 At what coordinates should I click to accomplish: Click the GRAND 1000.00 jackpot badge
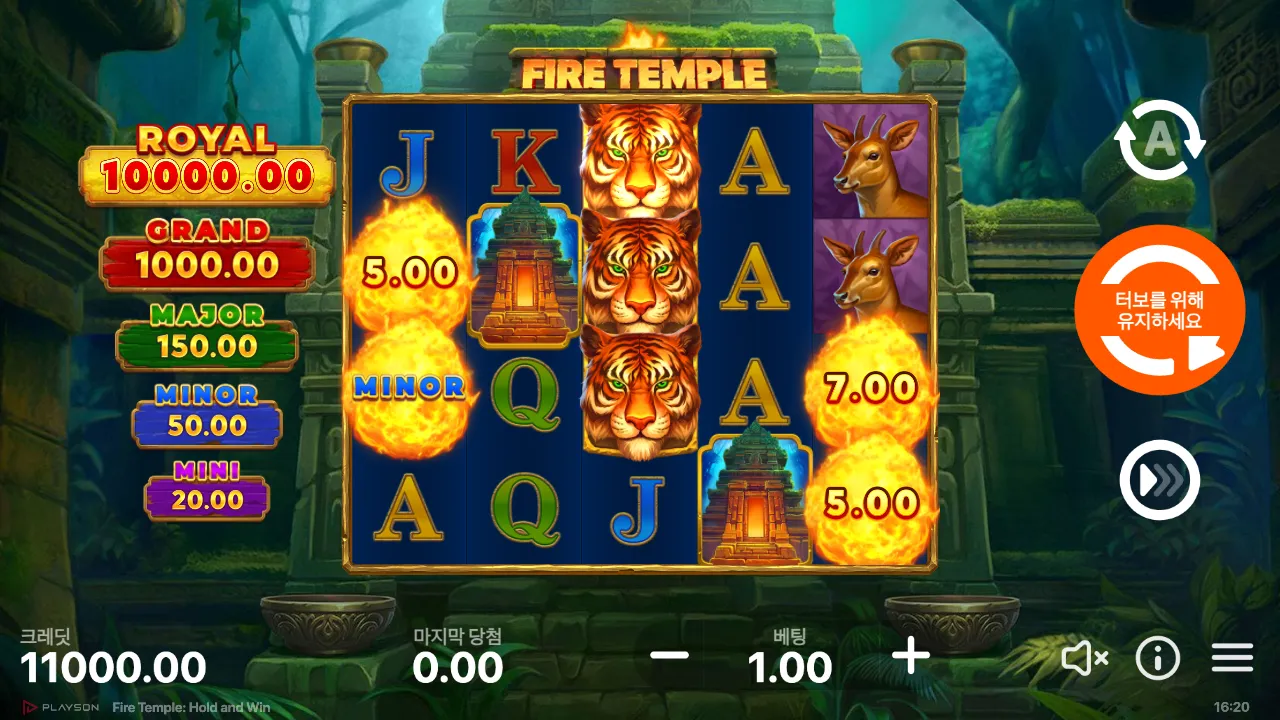(x=207, y=252)
